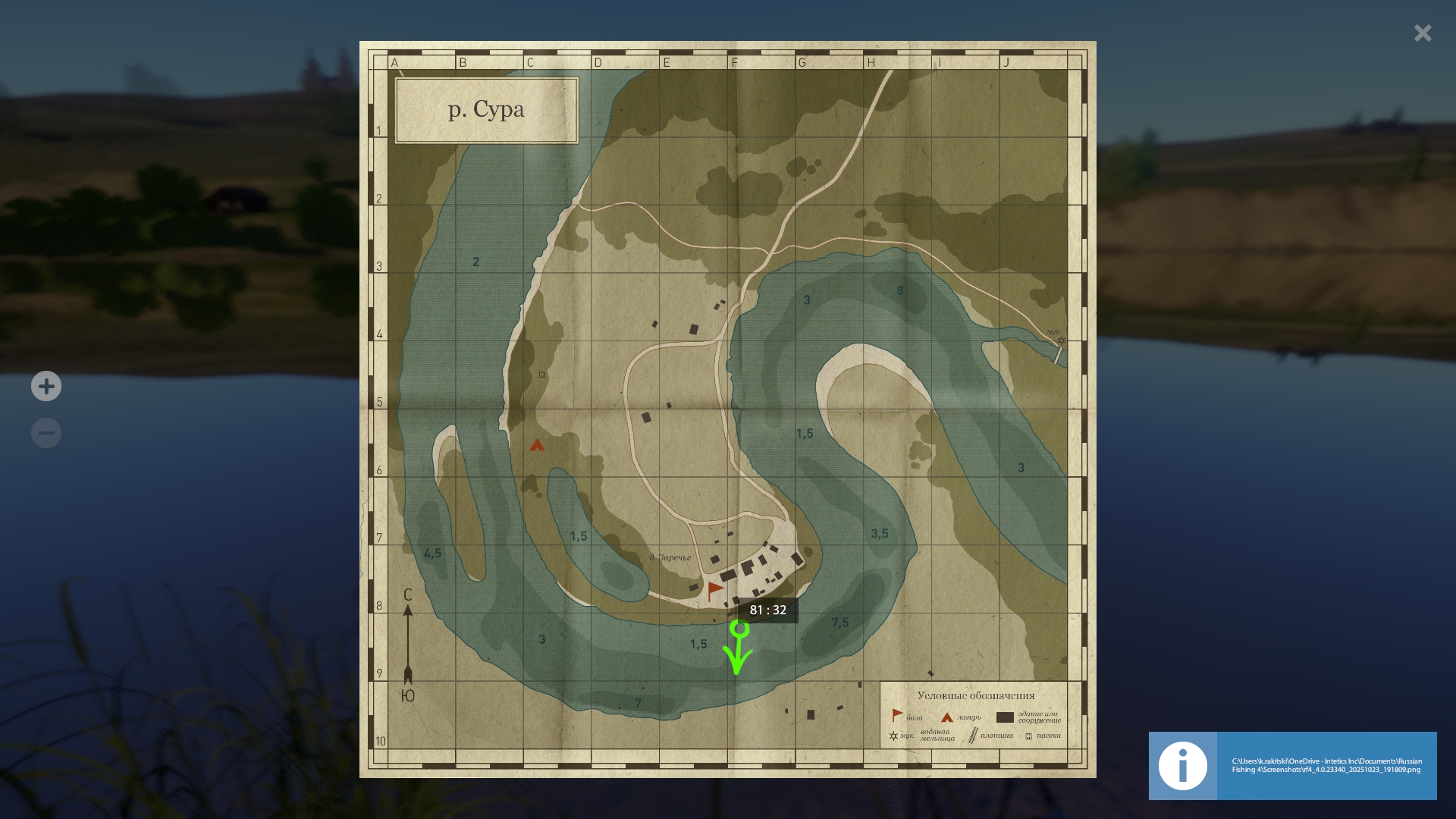Click the red base flag marker

(x=714, y=590)
